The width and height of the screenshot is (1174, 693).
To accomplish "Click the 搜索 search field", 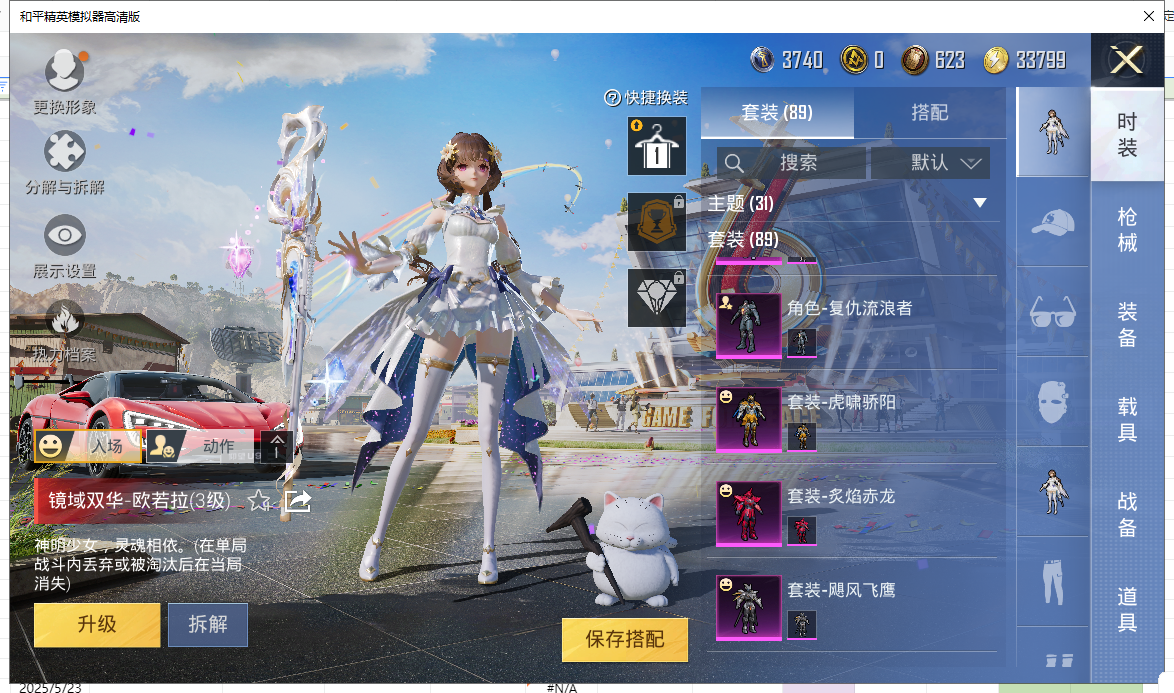I will click(797, 163).
